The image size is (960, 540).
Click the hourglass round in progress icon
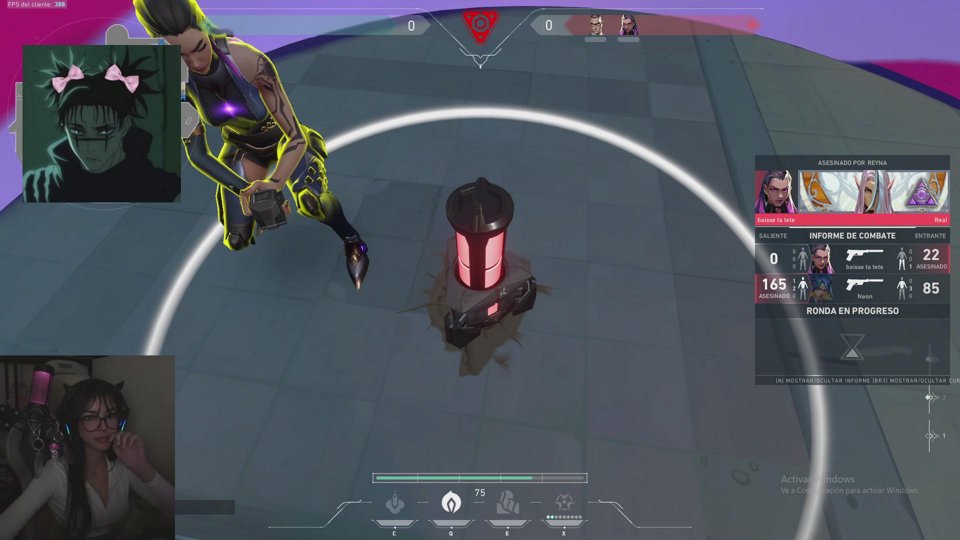(851, 346)
